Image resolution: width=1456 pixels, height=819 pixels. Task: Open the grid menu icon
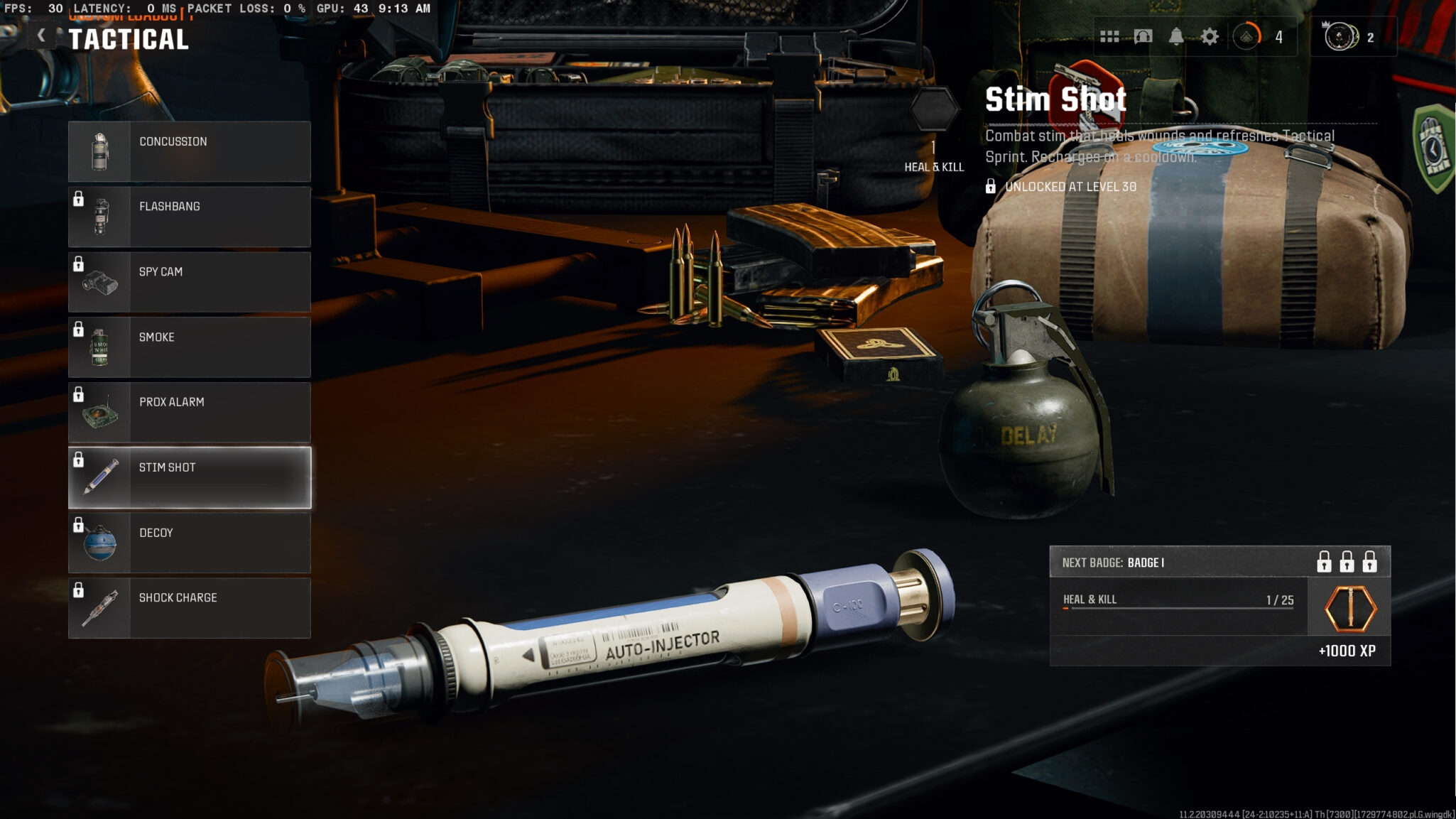click(x=1109, y=37)
